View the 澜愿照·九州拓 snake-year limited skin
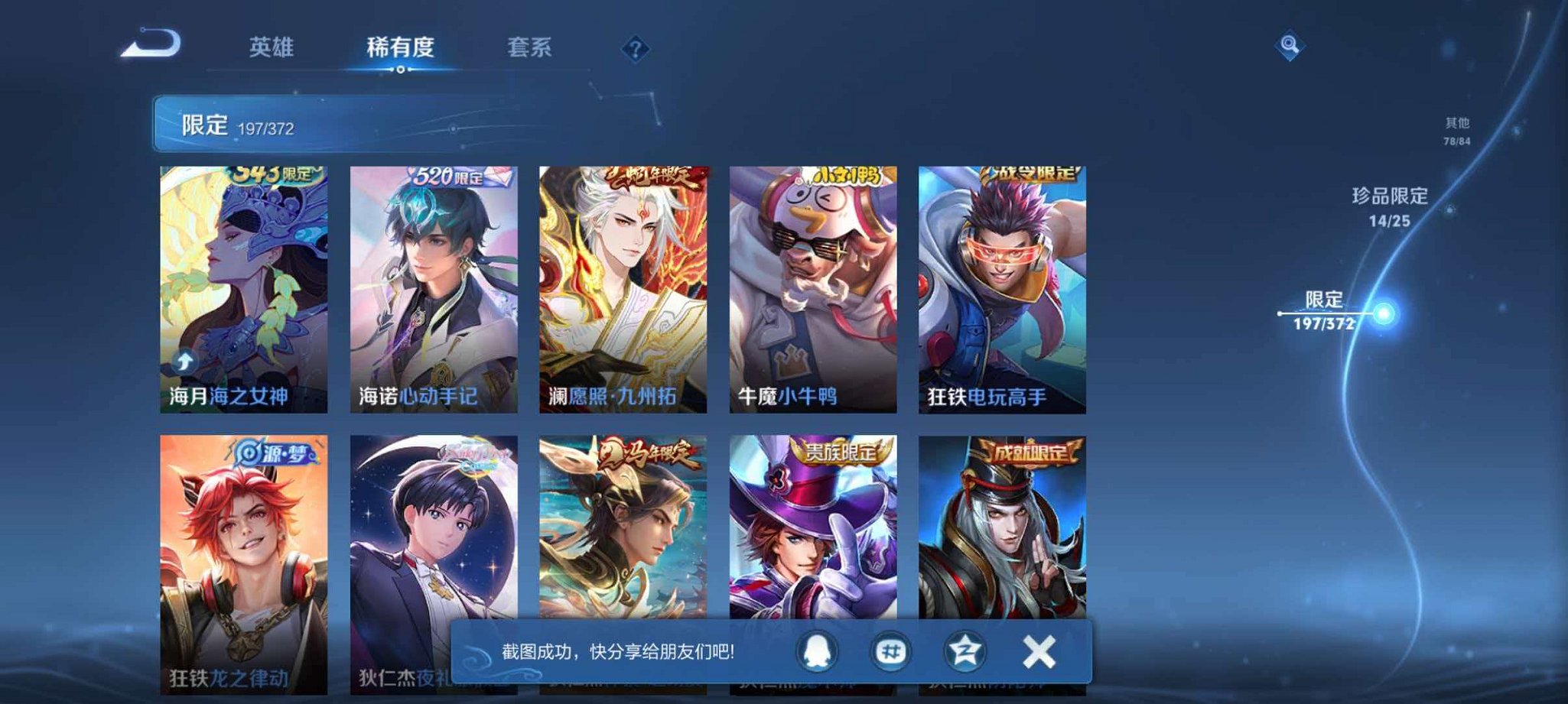 point(623,290)
